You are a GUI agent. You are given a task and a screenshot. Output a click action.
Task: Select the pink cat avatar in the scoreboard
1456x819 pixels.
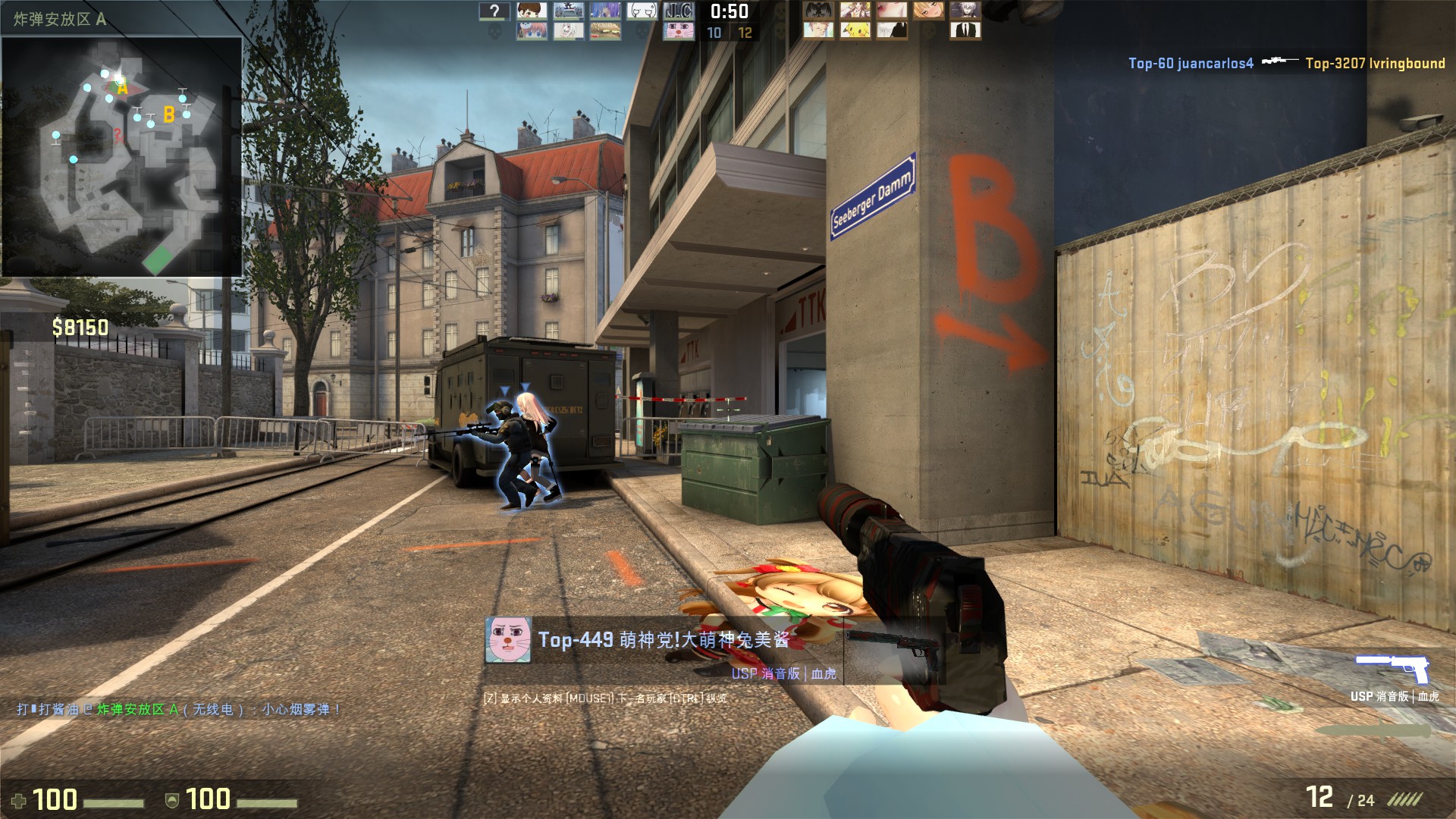pos(679,31)
